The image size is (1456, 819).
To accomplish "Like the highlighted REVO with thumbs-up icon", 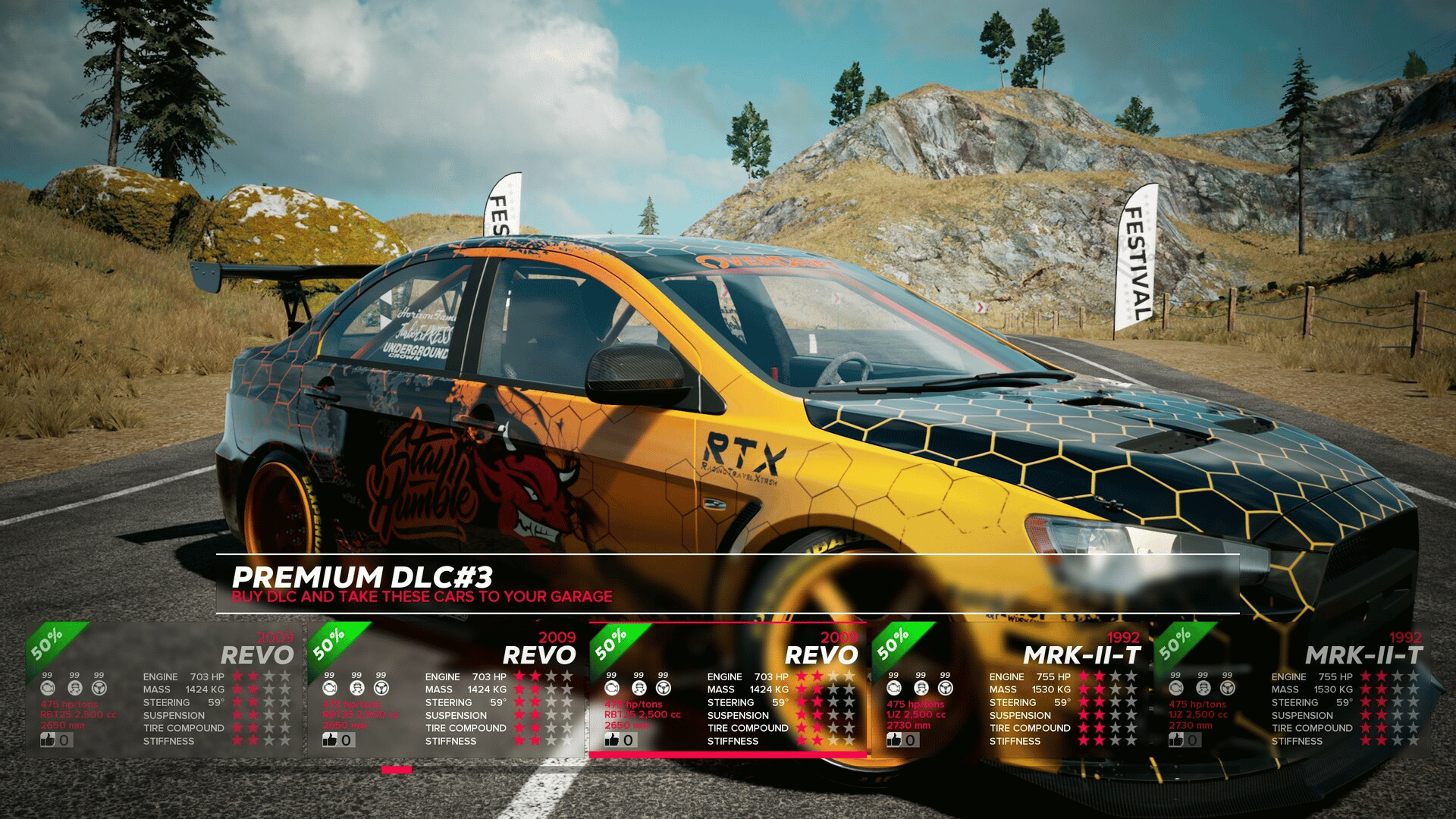I will click(x=613, y=740).
